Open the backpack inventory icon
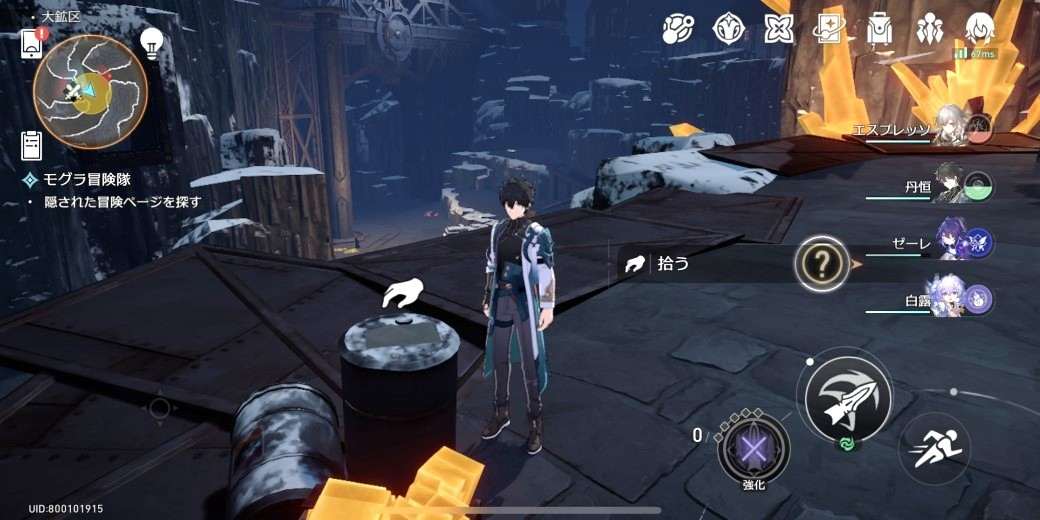Image resolution: width=1040 pixels, height=520 pixels. tap(879, 29)
